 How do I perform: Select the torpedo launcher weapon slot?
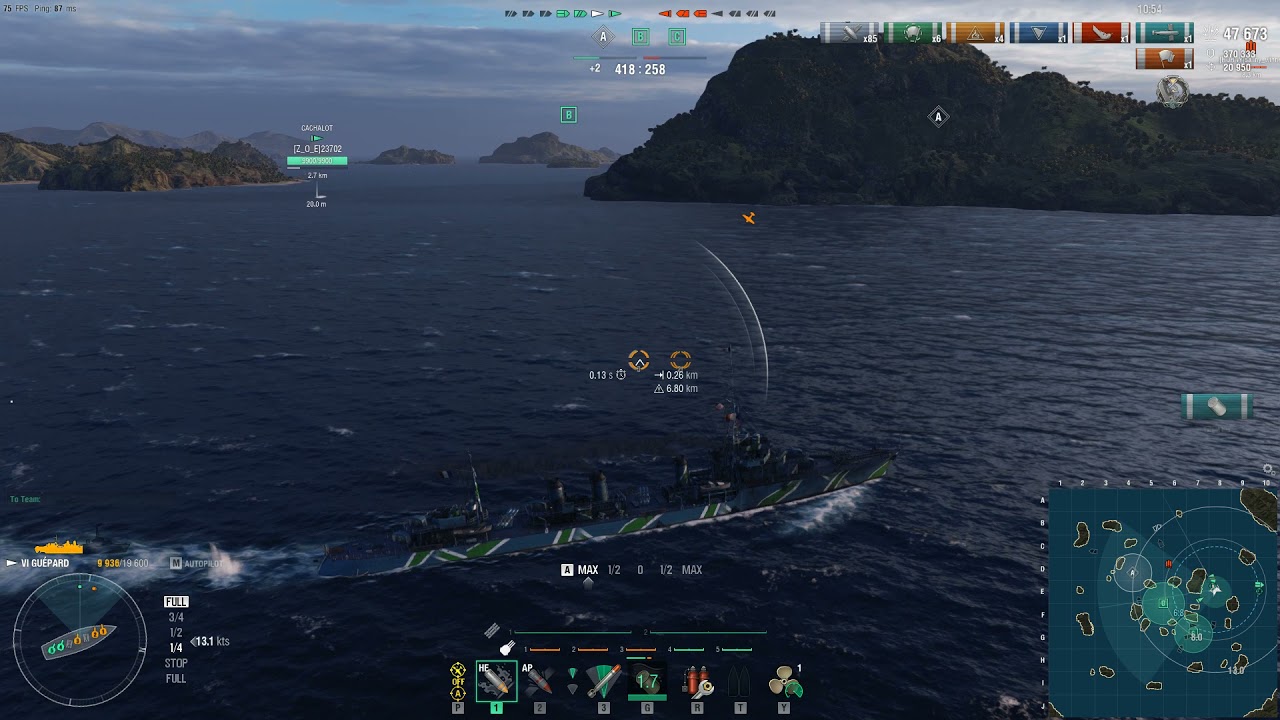pyautogui.click(x=603, y=681)
